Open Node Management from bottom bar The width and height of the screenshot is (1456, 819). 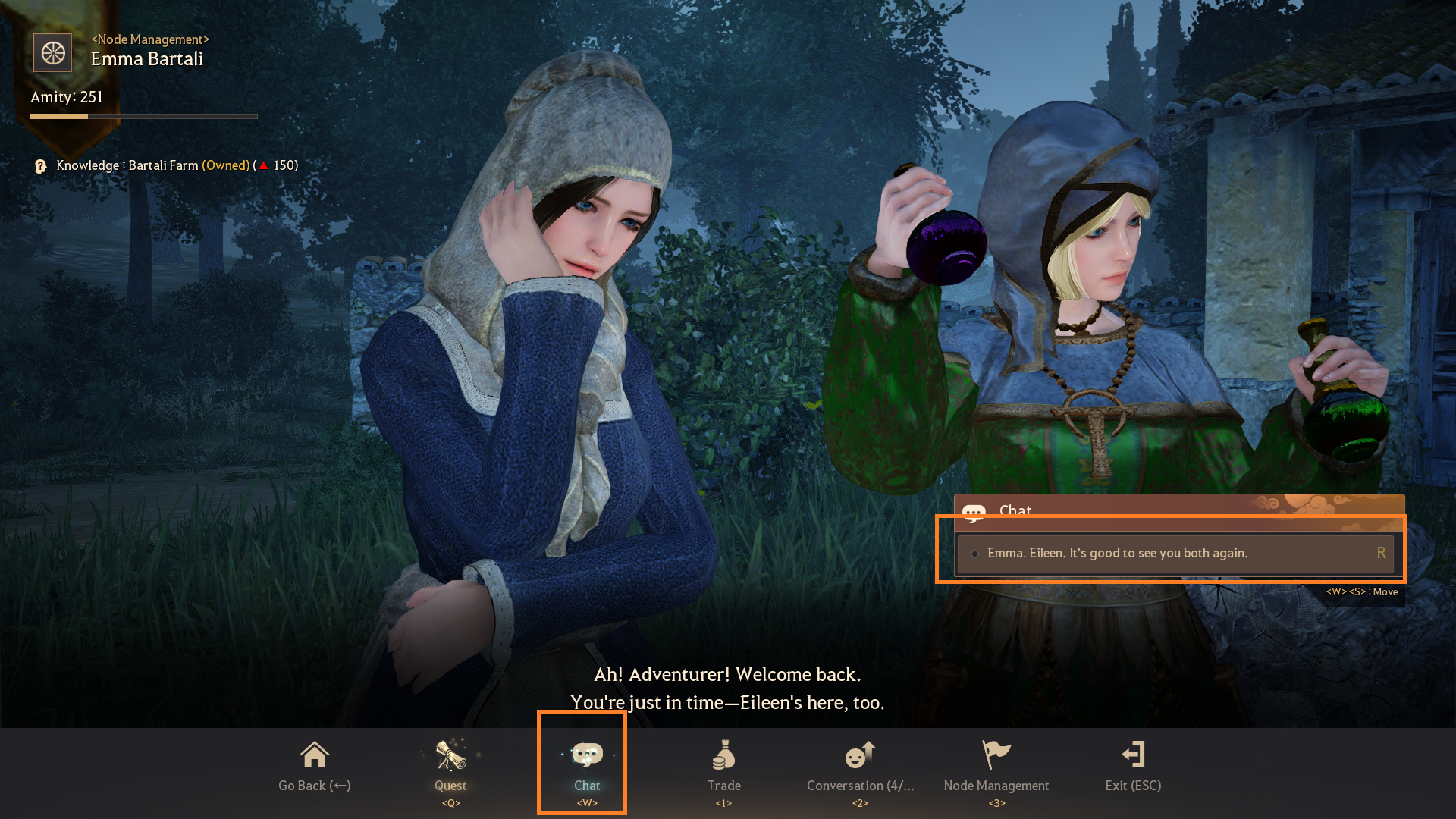click(996, 764)
